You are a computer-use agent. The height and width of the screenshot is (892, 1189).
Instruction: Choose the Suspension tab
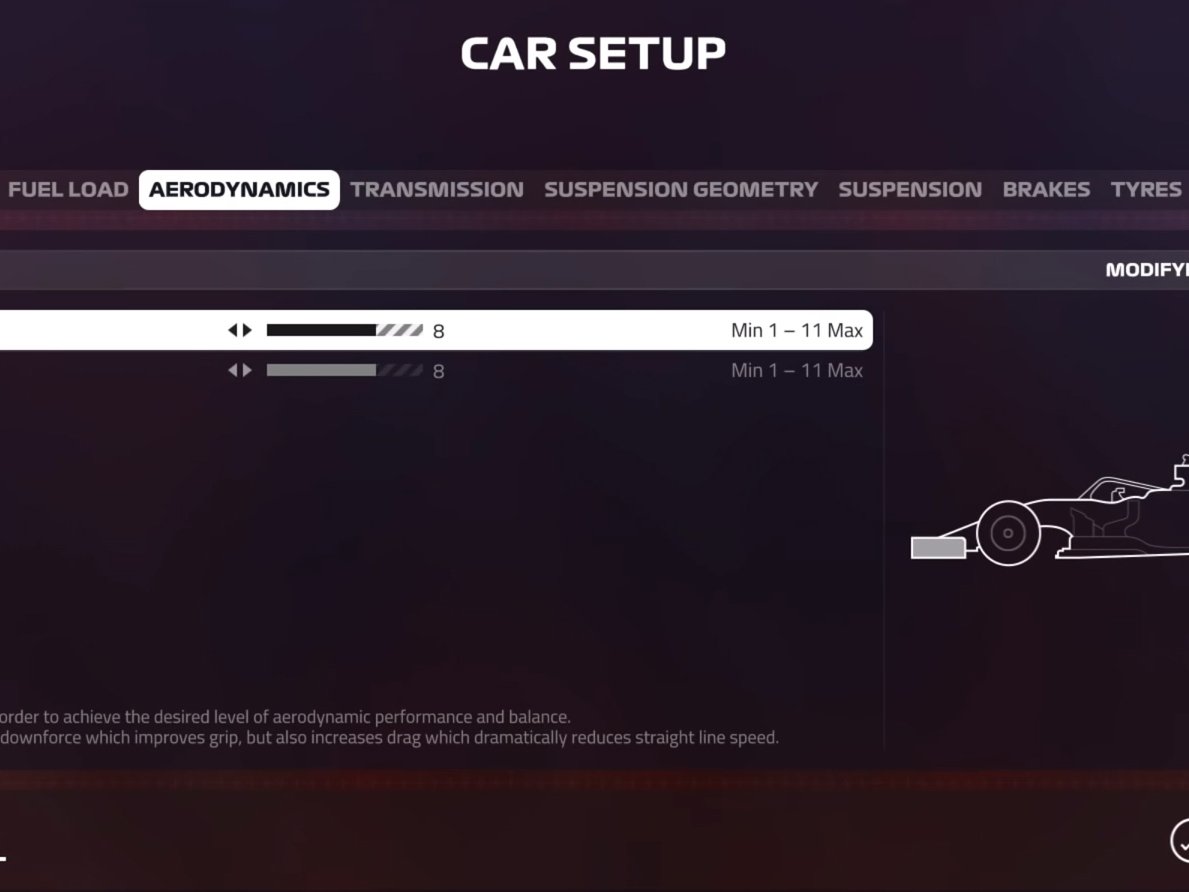pos(910,190)
